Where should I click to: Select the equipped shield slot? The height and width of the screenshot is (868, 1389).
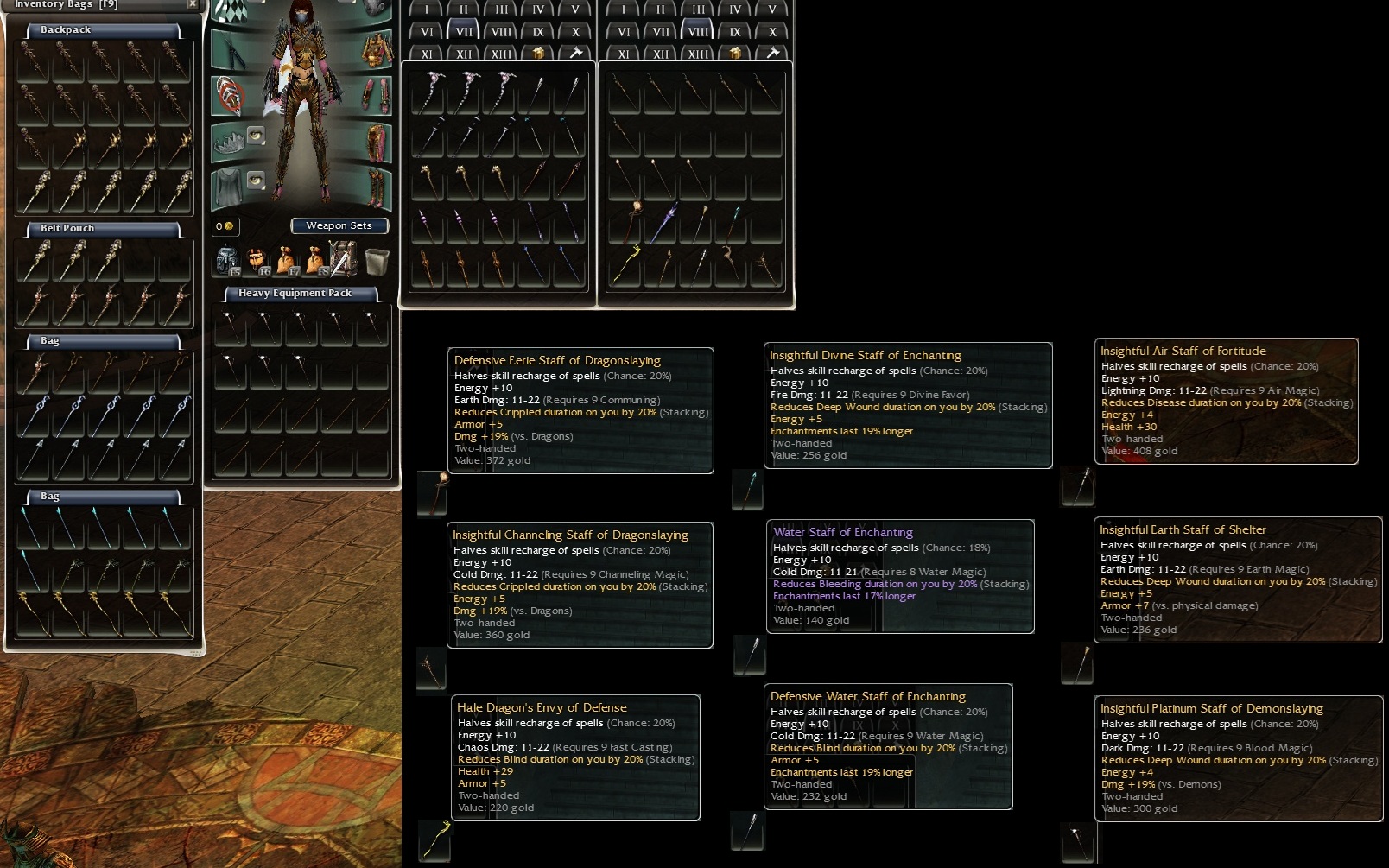229,95
